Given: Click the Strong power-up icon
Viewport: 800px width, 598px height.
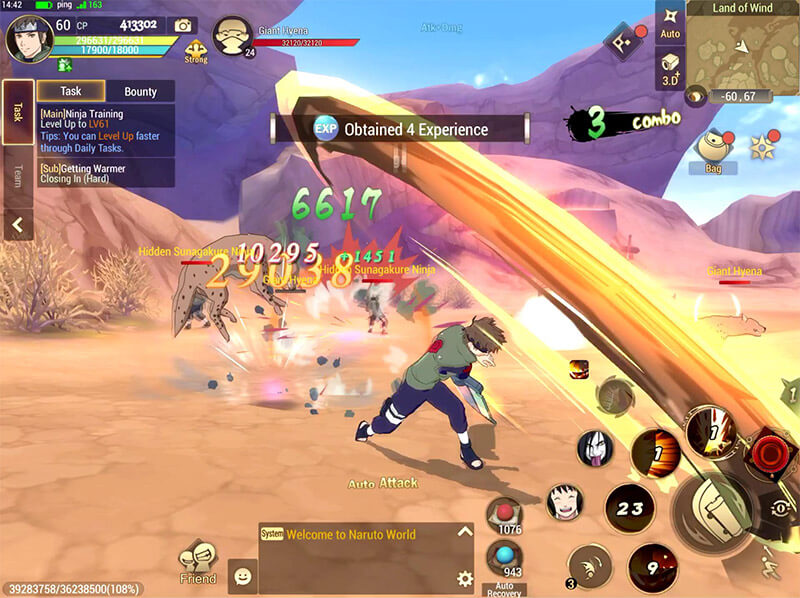Looking at the screenshot, I should (196, 49).
